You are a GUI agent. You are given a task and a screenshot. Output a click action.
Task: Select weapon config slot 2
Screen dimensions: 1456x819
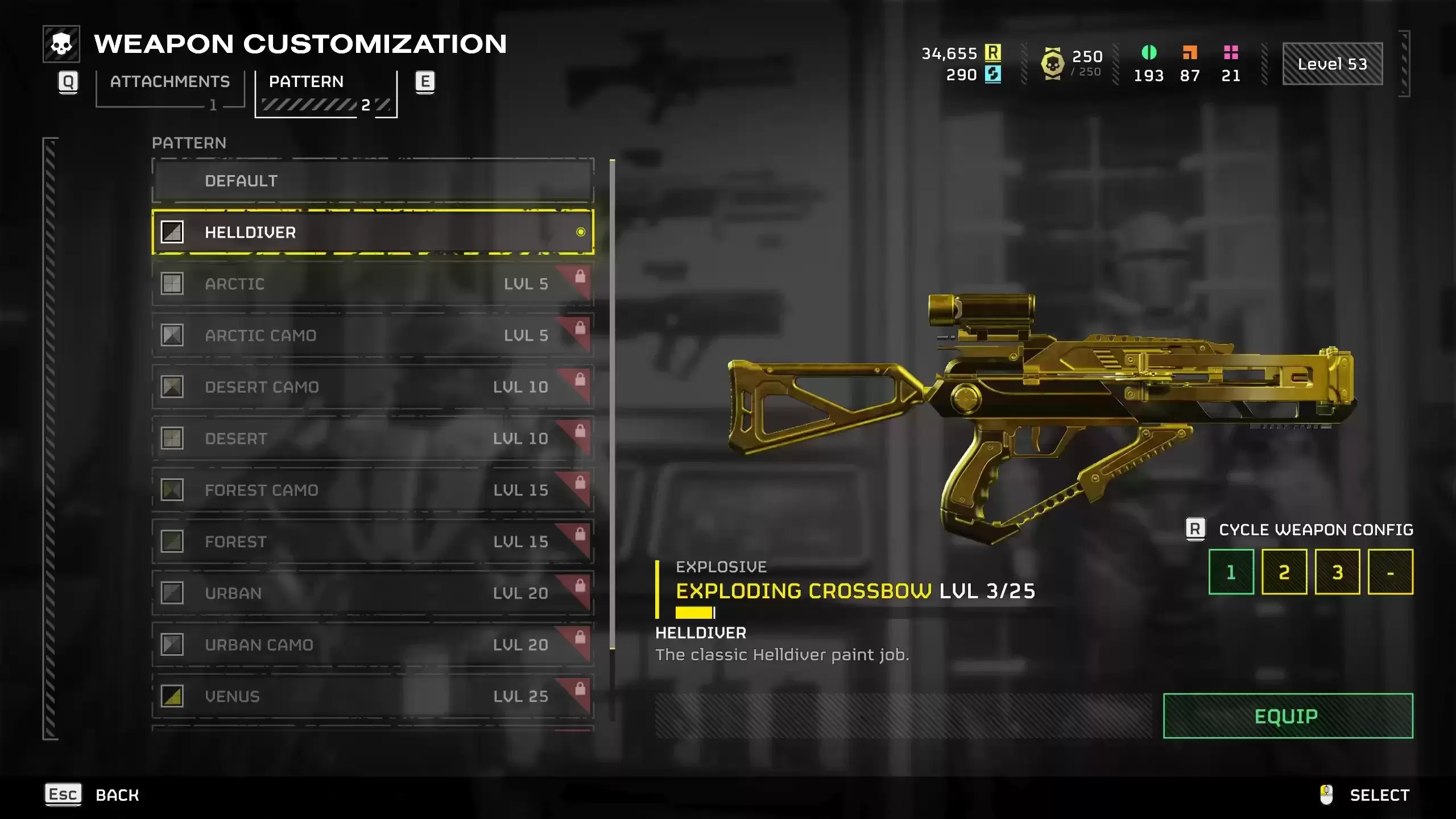coord(1284,572)
